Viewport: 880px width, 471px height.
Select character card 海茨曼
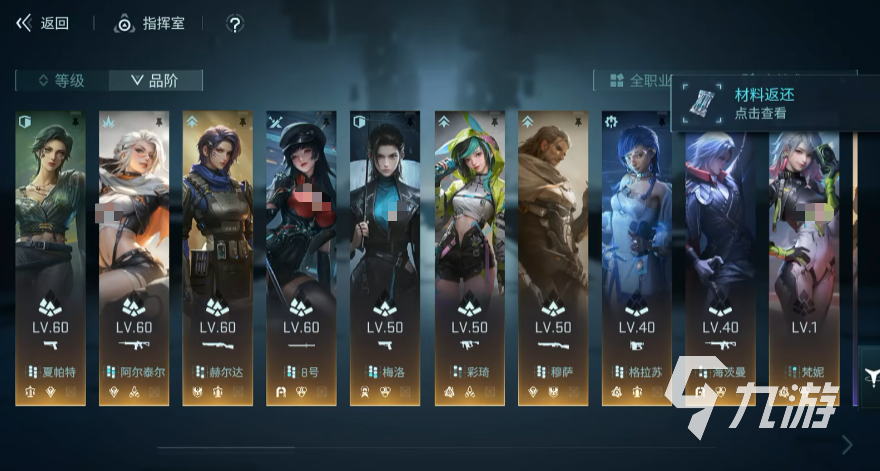[720, 258]
